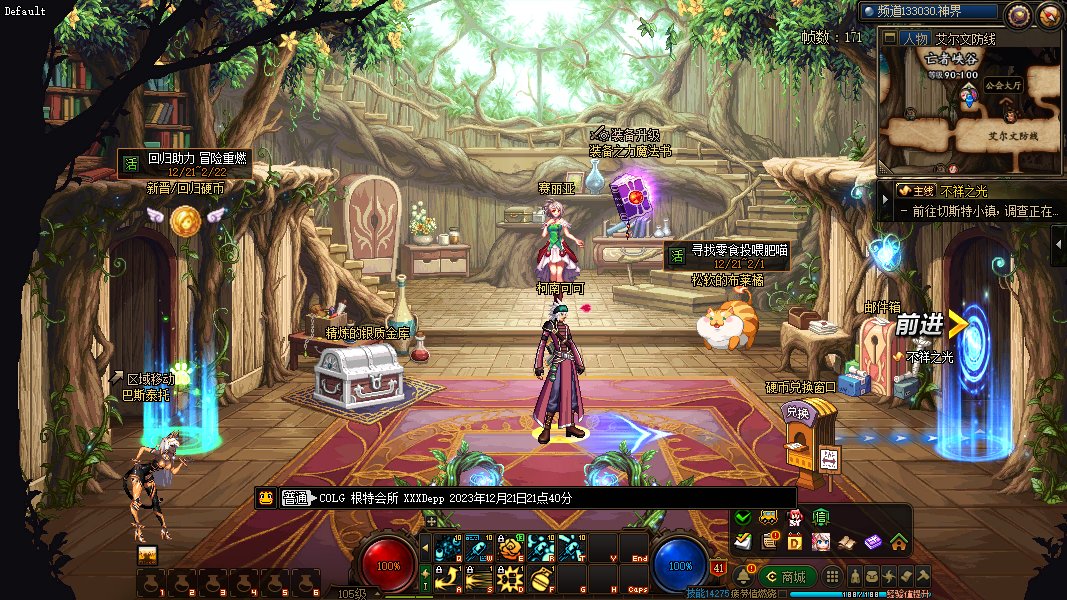Click the purple book icon
Screen dimensions: 1067x600
pyautogui.click(x=873, y=542)
